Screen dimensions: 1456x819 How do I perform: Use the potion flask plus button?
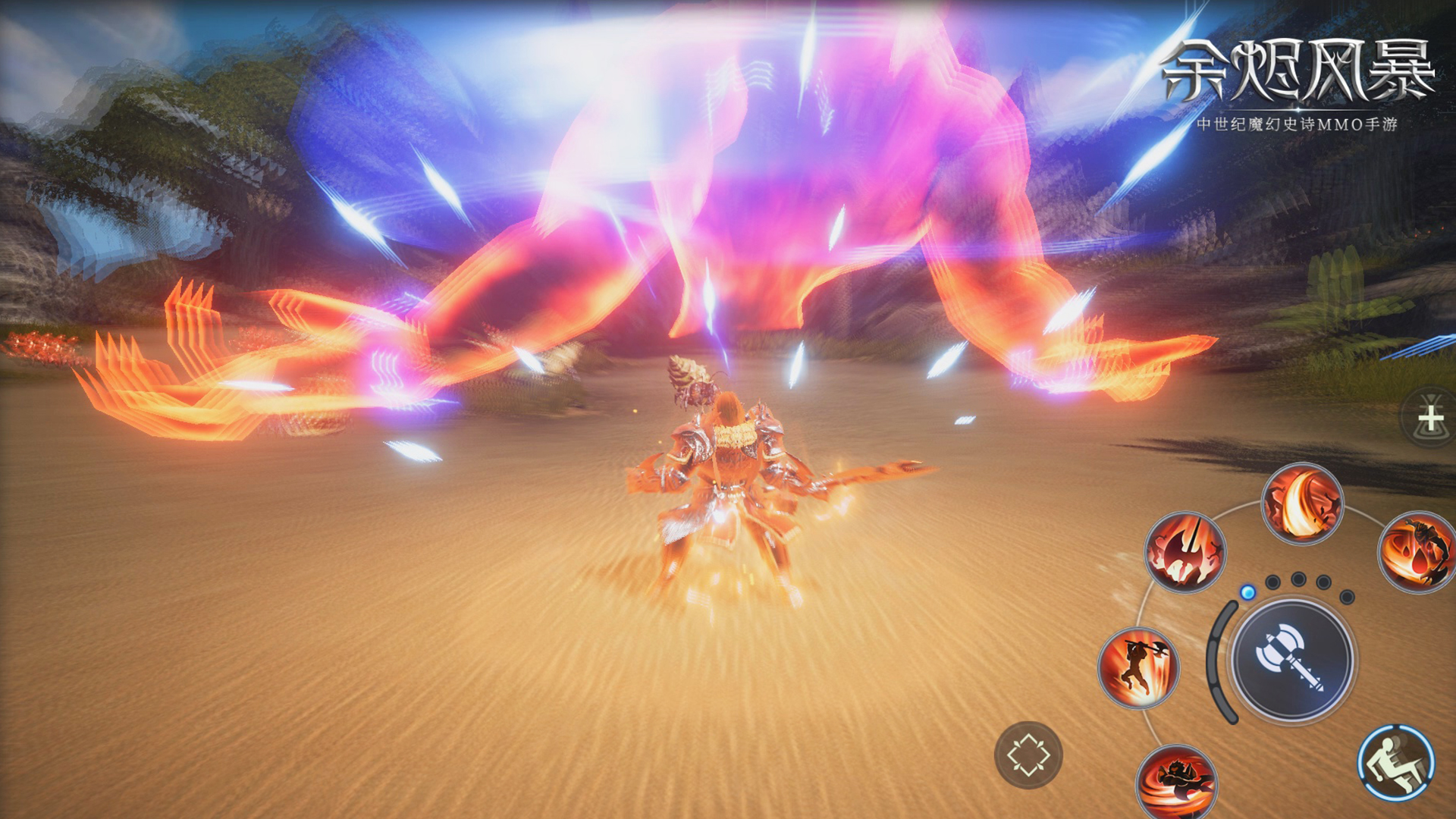pyautogui.click(x=1430, y=417)
